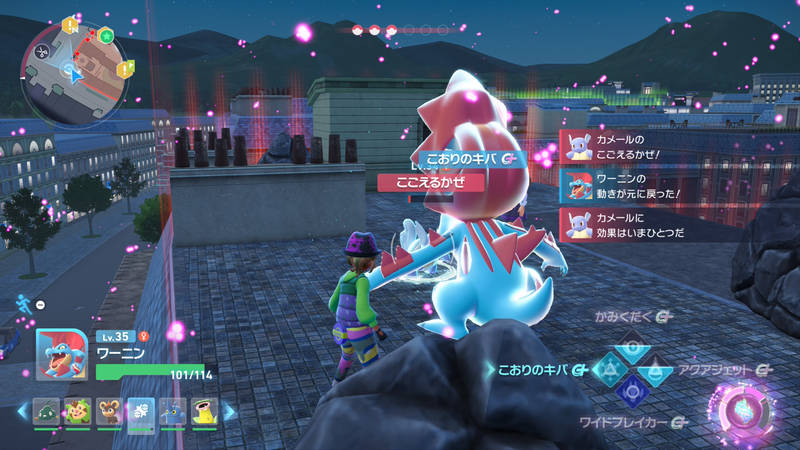
Task: Switch to the green Chespin-line party slot
Action: pos(78,410)
